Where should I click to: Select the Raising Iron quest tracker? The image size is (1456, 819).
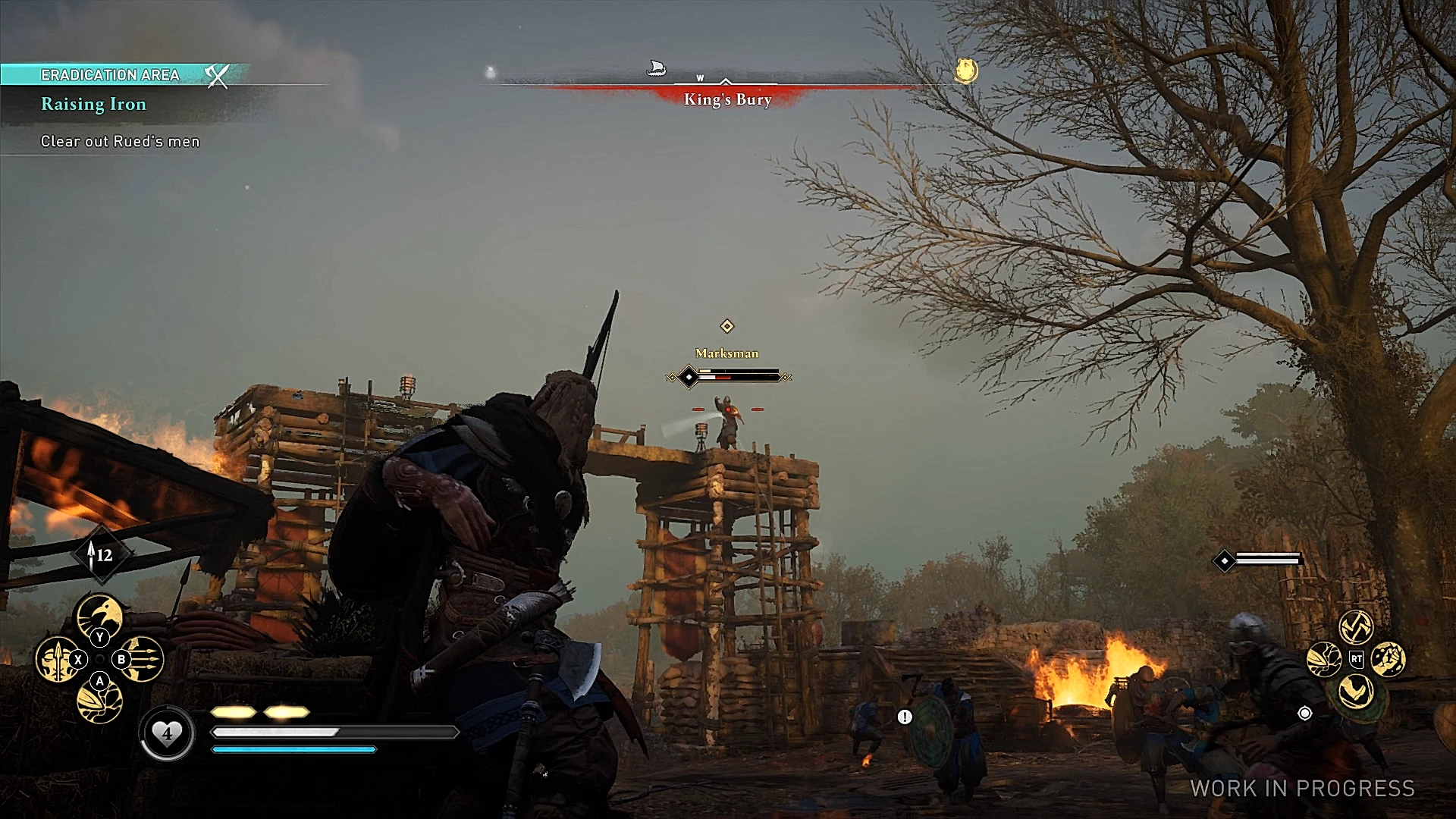[x=93, y=105]
